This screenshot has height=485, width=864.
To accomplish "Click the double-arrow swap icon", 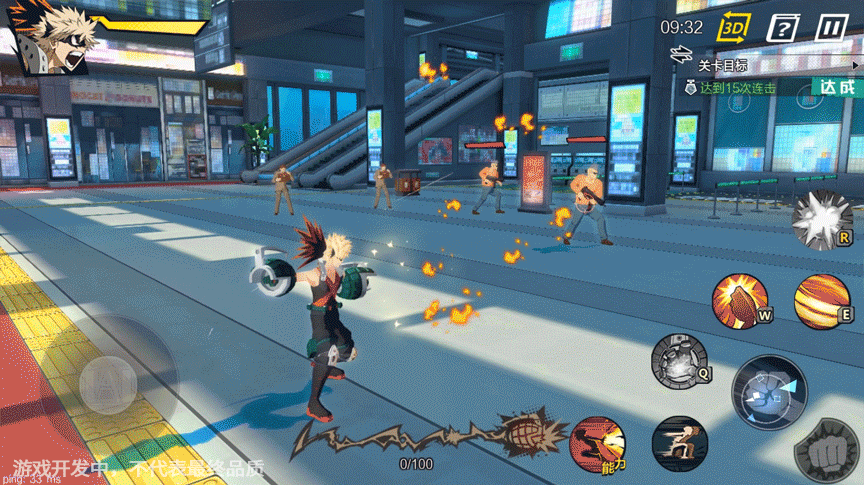I will [682, 52].
